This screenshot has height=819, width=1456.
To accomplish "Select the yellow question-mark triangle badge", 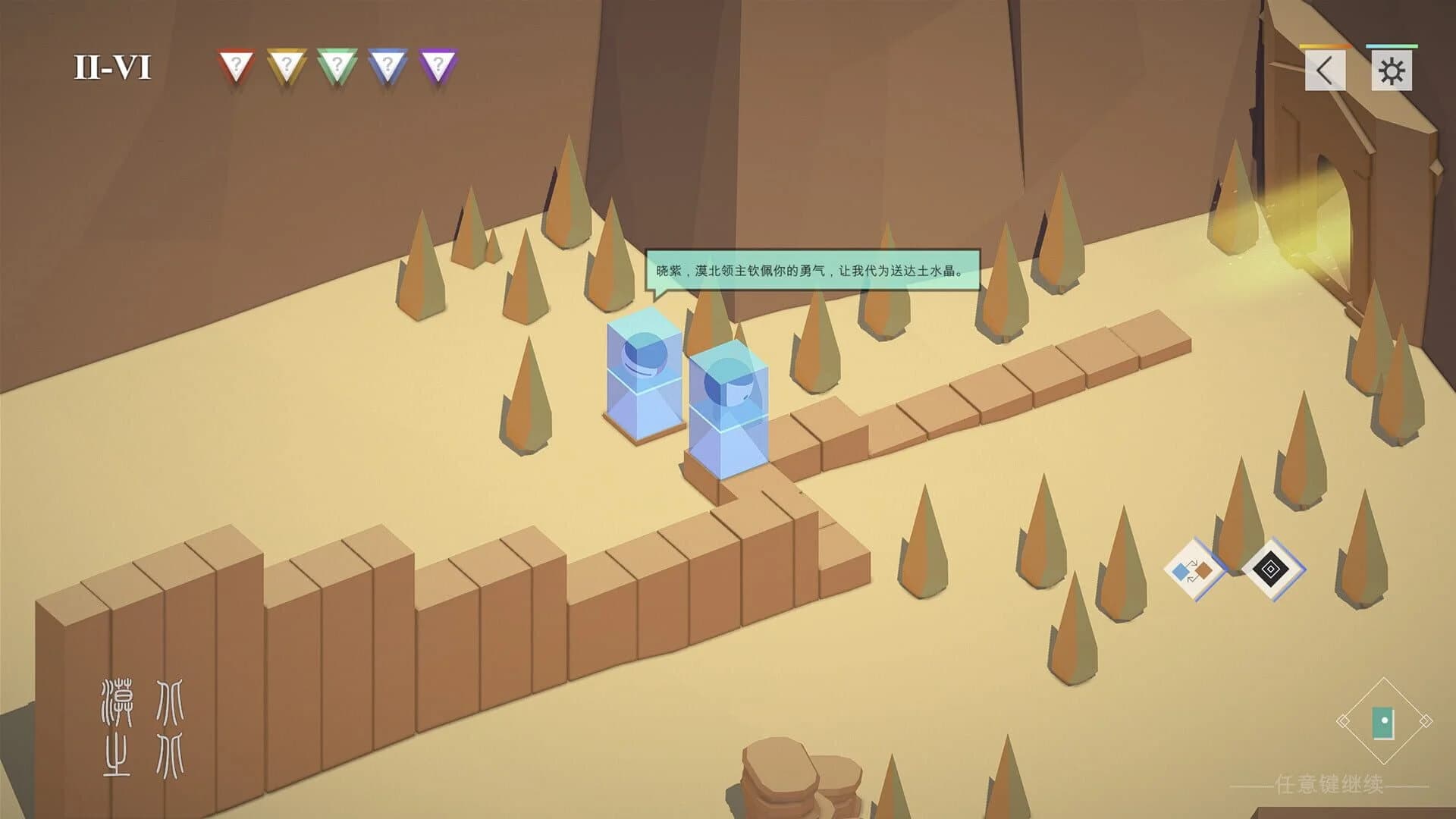I will (x=286, y=64).
